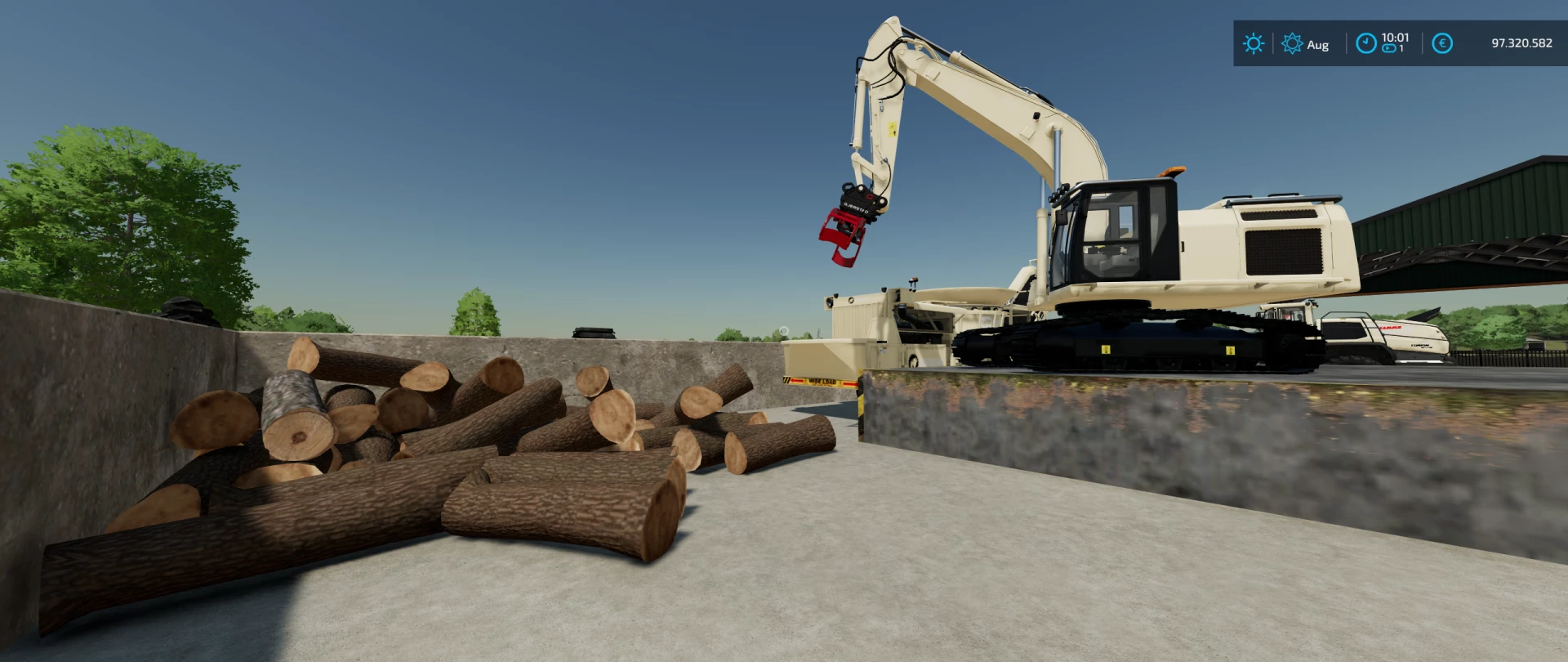Click the orange beacon on the excavator cab
This screenshot has height=662, width=1568.
coord(1170,171)
